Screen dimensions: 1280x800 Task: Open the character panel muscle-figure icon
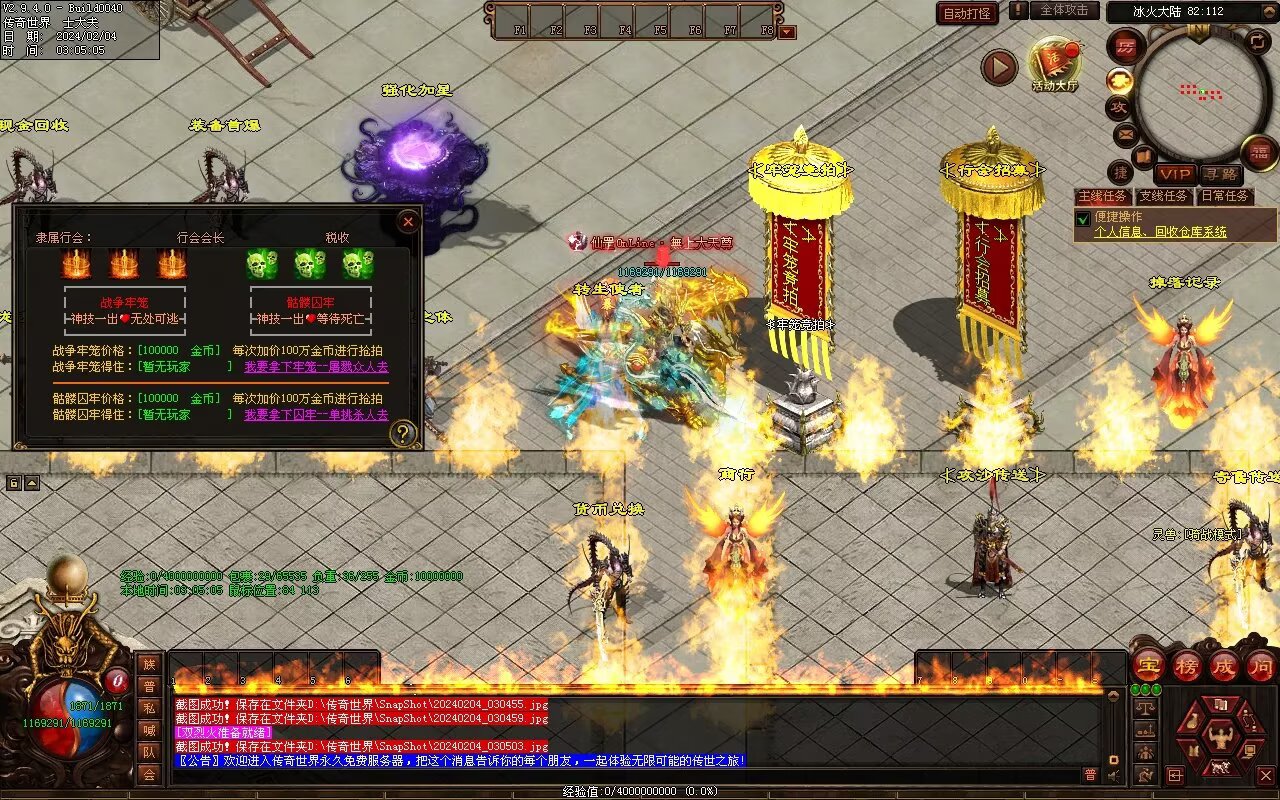pyautogui.click(x=1219, y=738)
